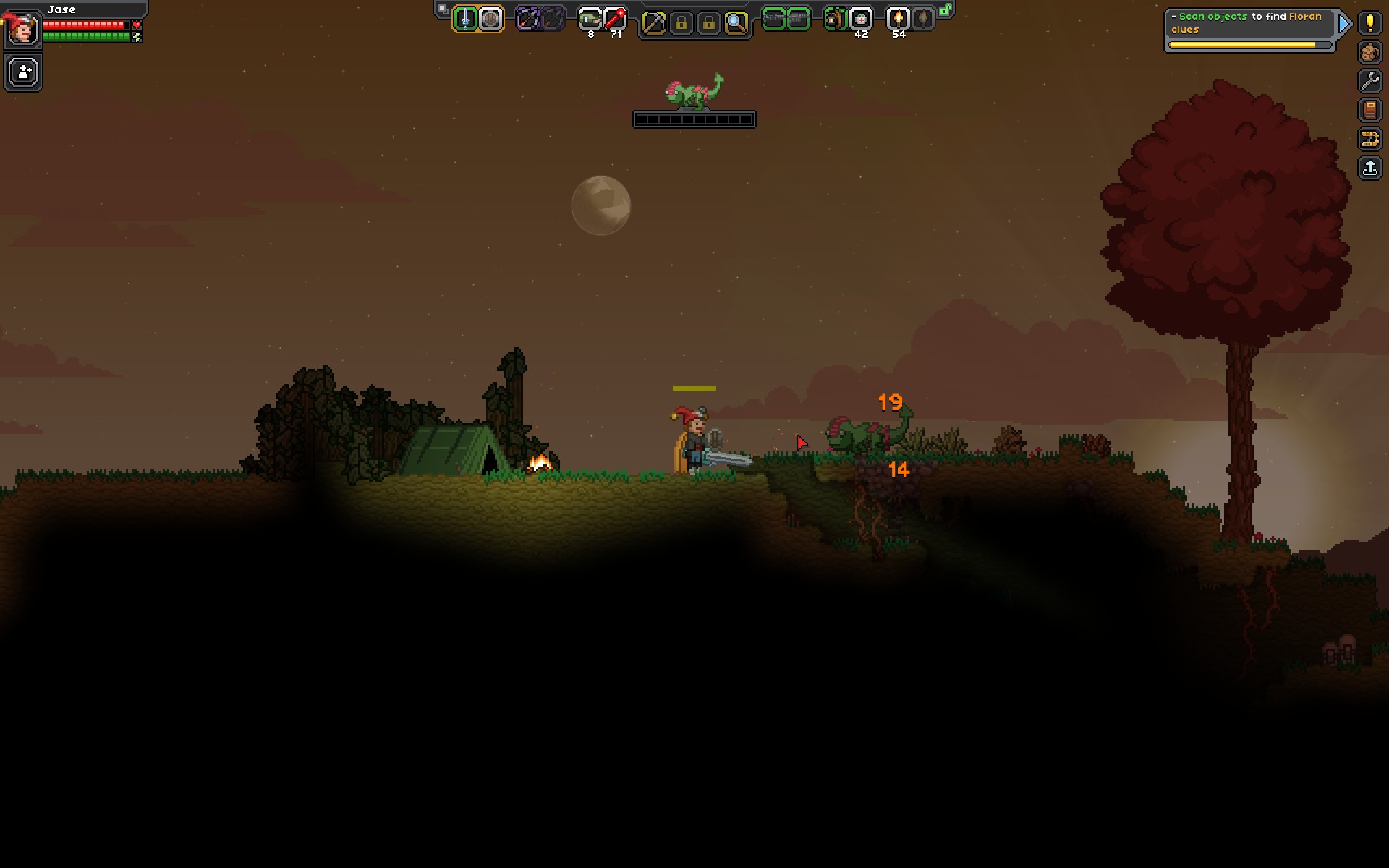Swap hotbar using the small squares icon
Viewport: 1389px width, 868px height.
coord(443,9)
